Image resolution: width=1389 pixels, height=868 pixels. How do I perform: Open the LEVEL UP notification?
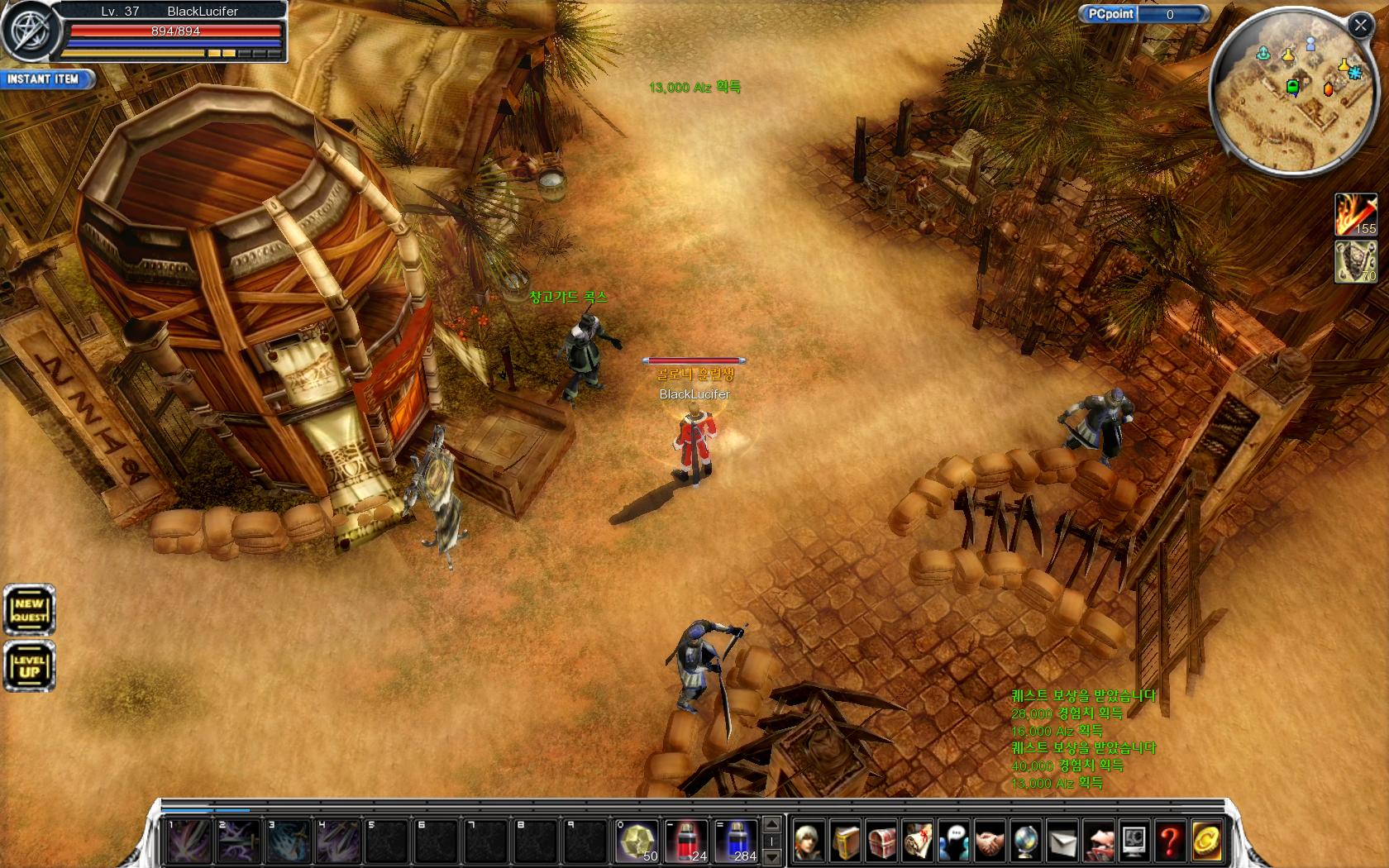29,665
